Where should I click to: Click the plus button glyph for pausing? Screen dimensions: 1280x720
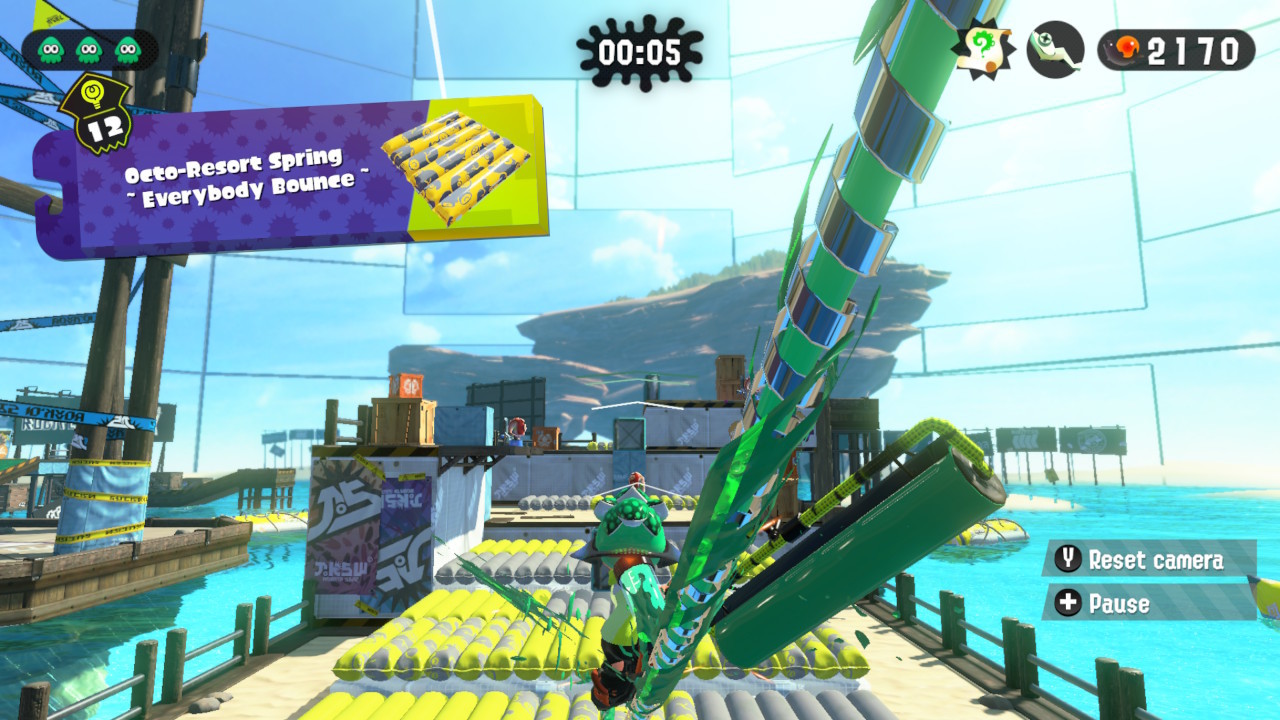click(1067, 604)
